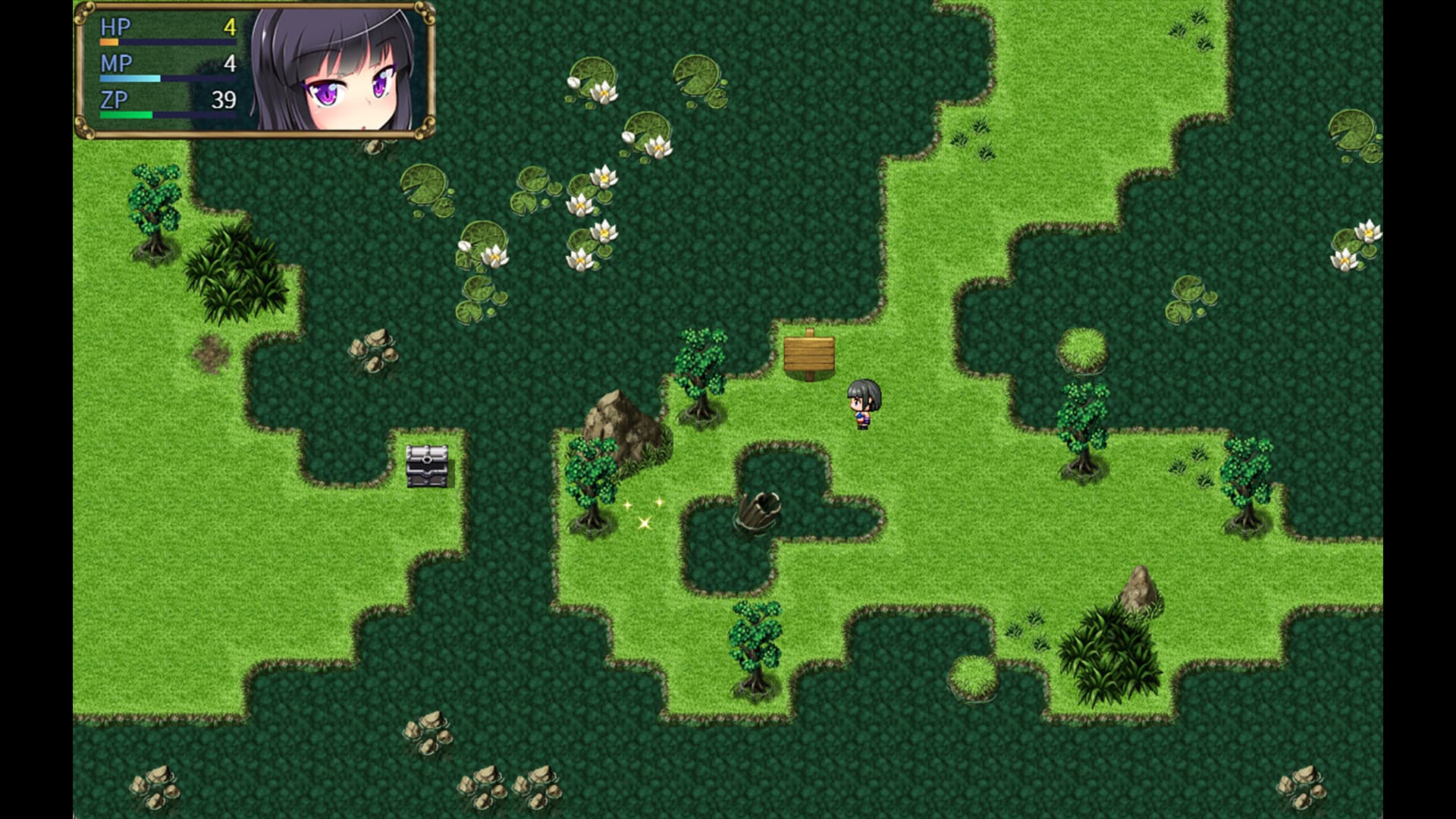
Task: Click the HP value showing 4
Action: [x=228, y=27]
